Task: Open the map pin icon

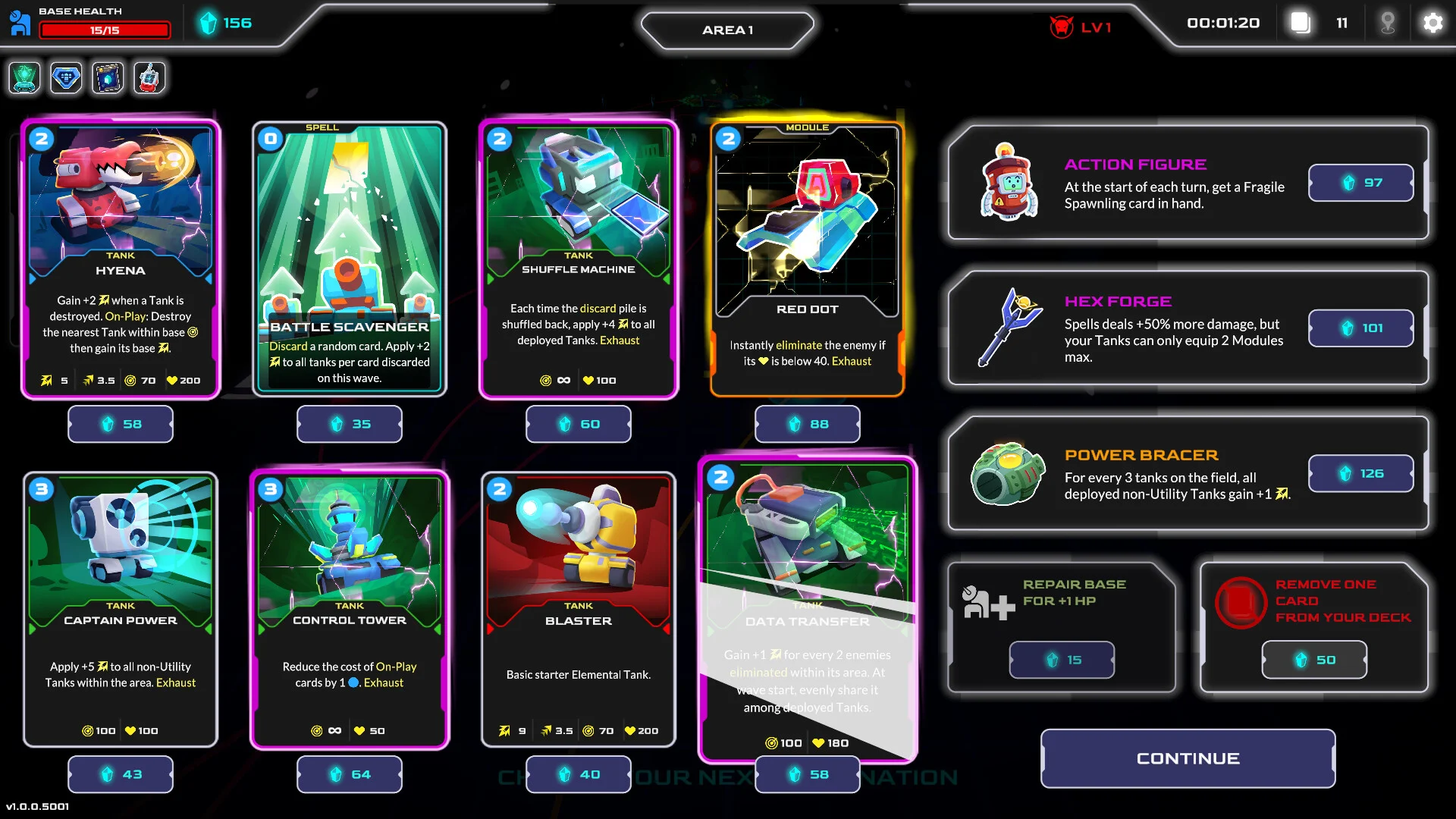Action: (x=1388, y=24)
